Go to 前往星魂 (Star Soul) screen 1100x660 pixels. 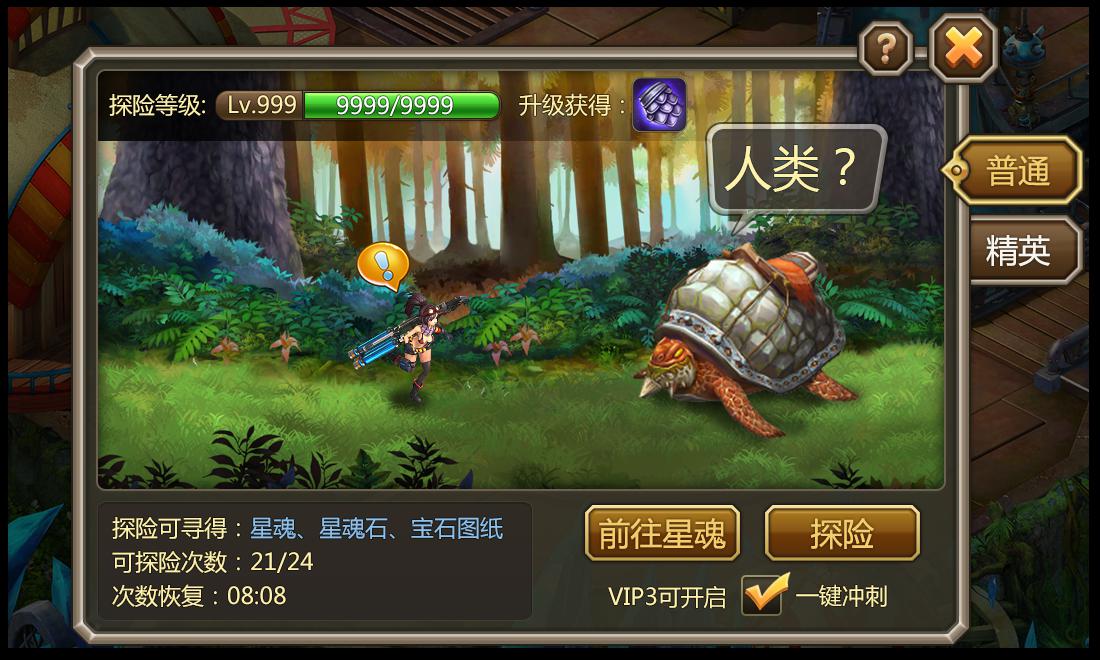662,534
